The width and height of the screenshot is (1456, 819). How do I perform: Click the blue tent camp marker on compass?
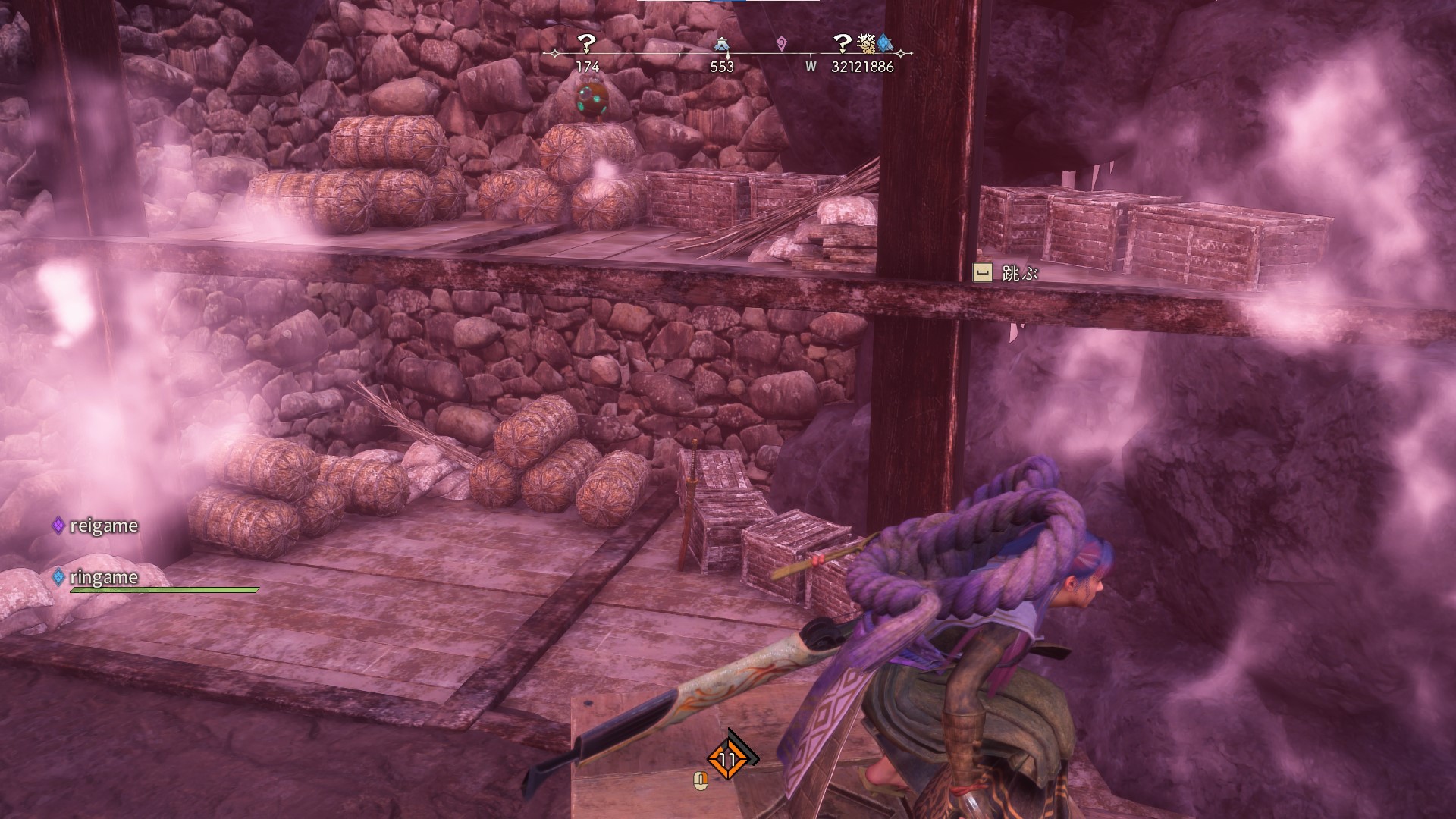tap(721, 45)
